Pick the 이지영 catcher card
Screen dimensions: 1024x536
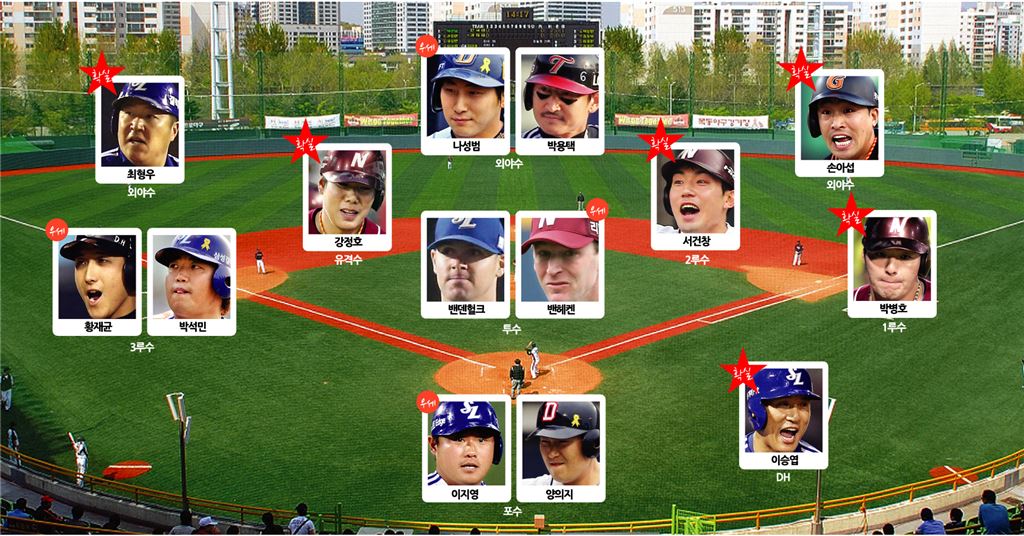pyautogui.click(x=465, y=448)
